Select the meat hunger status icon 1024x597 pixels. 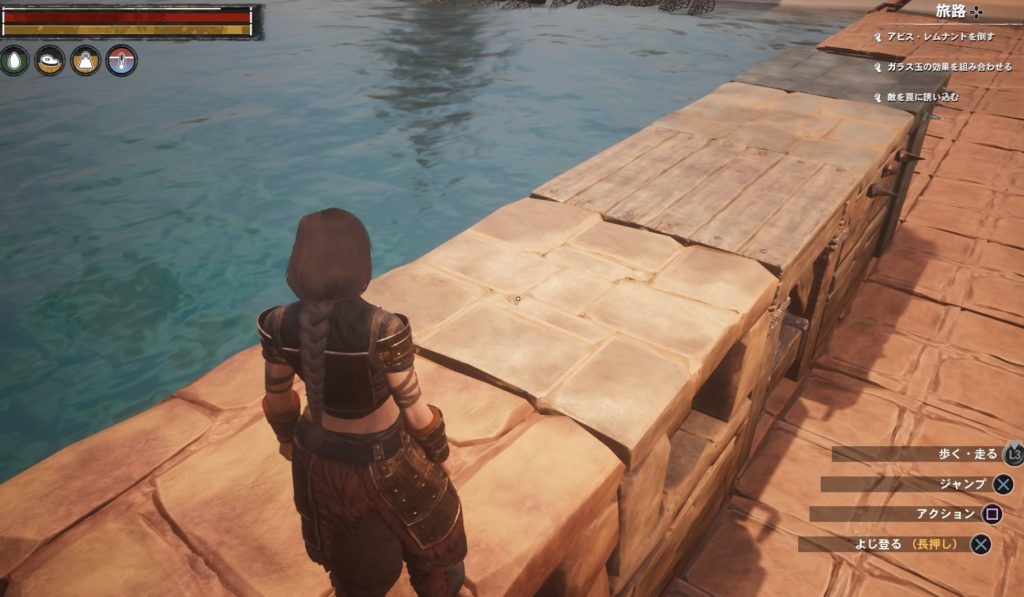(x=50, y=61)
